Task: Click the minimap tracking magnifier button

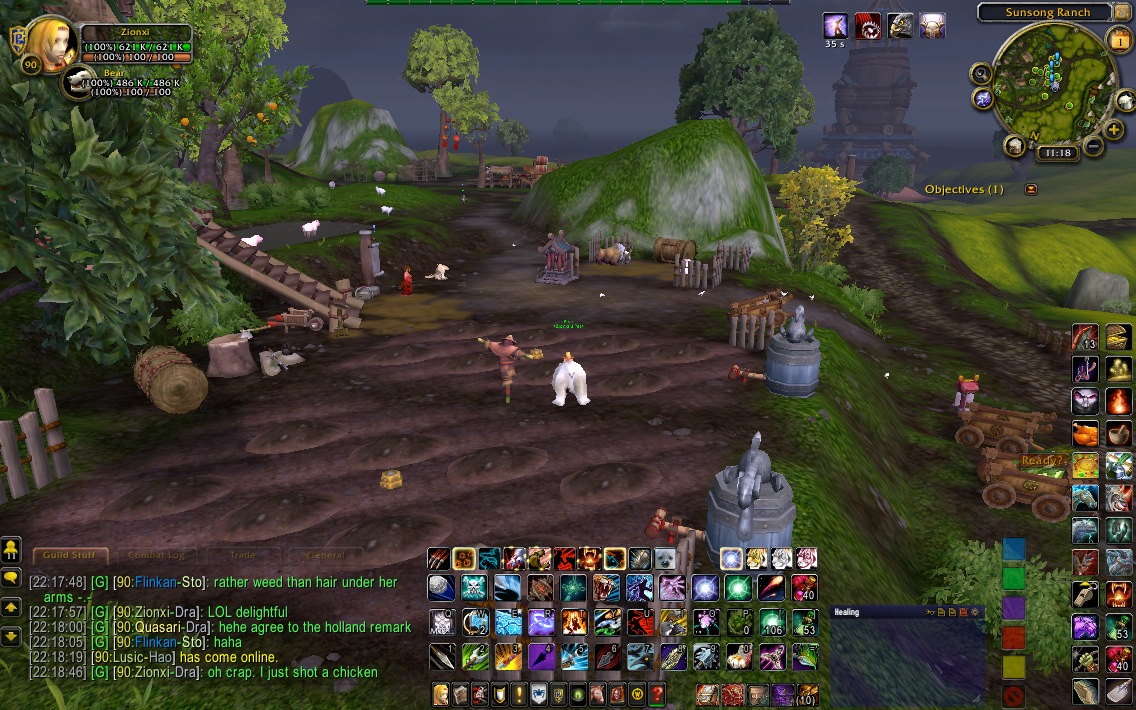Action: point(981,73)
